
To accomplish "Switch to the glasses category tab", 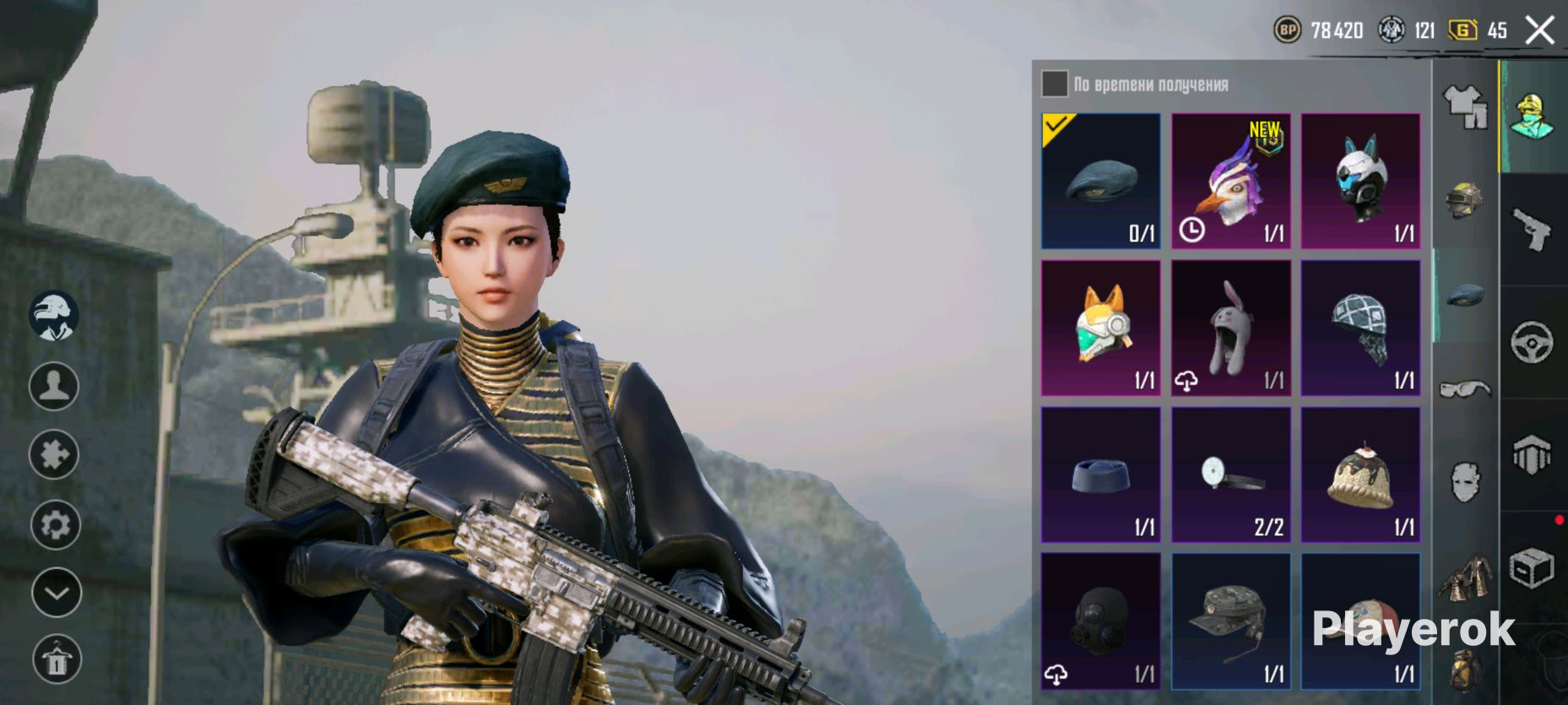I will coord(1466,388).
